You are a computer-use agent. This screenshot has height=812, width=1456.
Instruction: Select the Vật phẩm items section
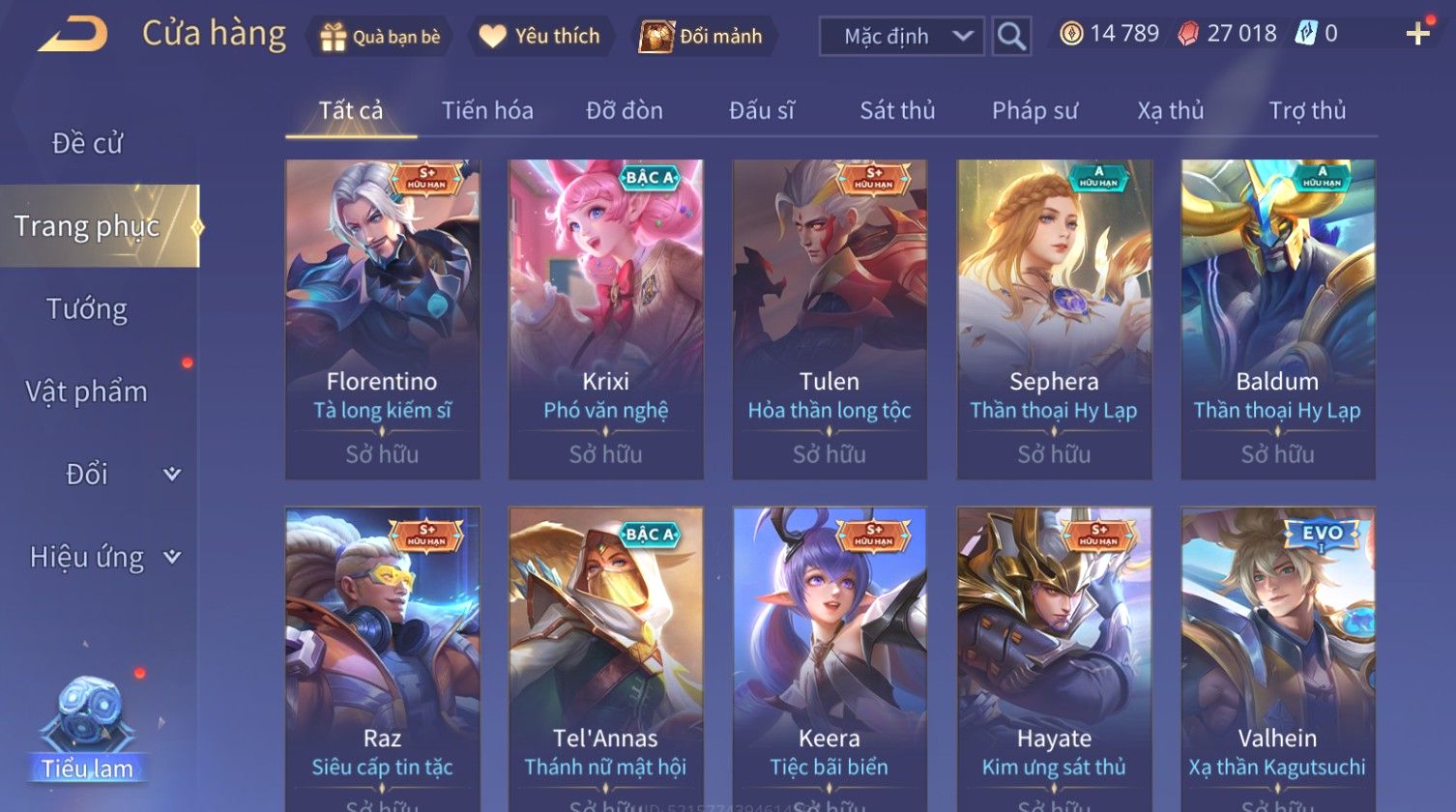pyautogui.click(x=87, y=391)
